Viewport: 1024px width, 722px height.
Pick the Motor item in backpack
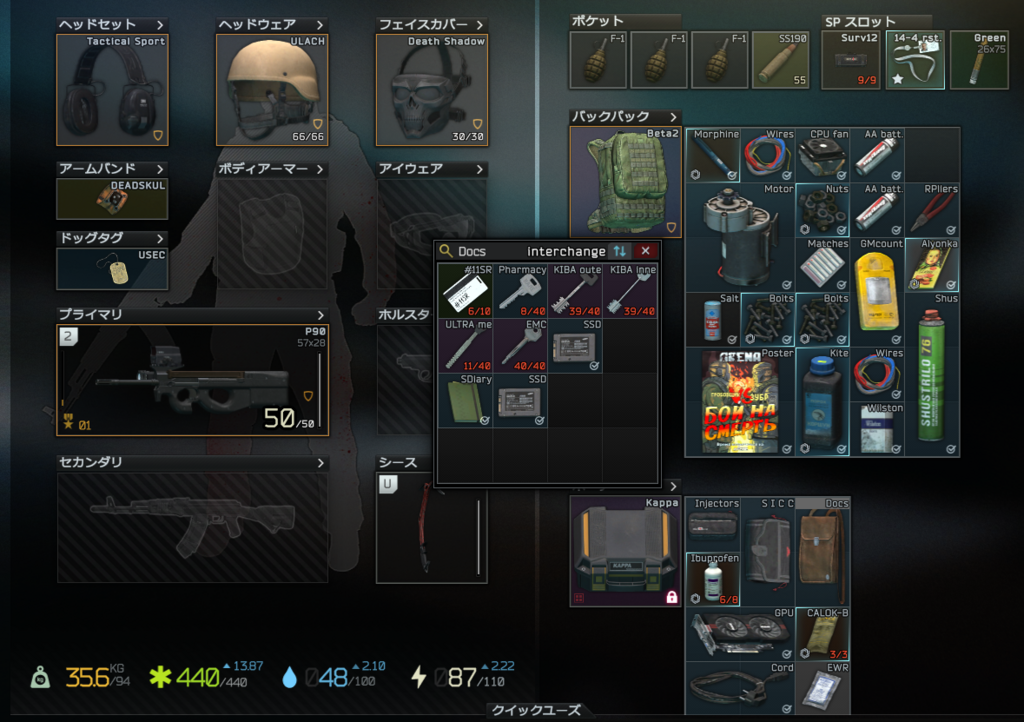pyautogui.click(x=740, y=236)
